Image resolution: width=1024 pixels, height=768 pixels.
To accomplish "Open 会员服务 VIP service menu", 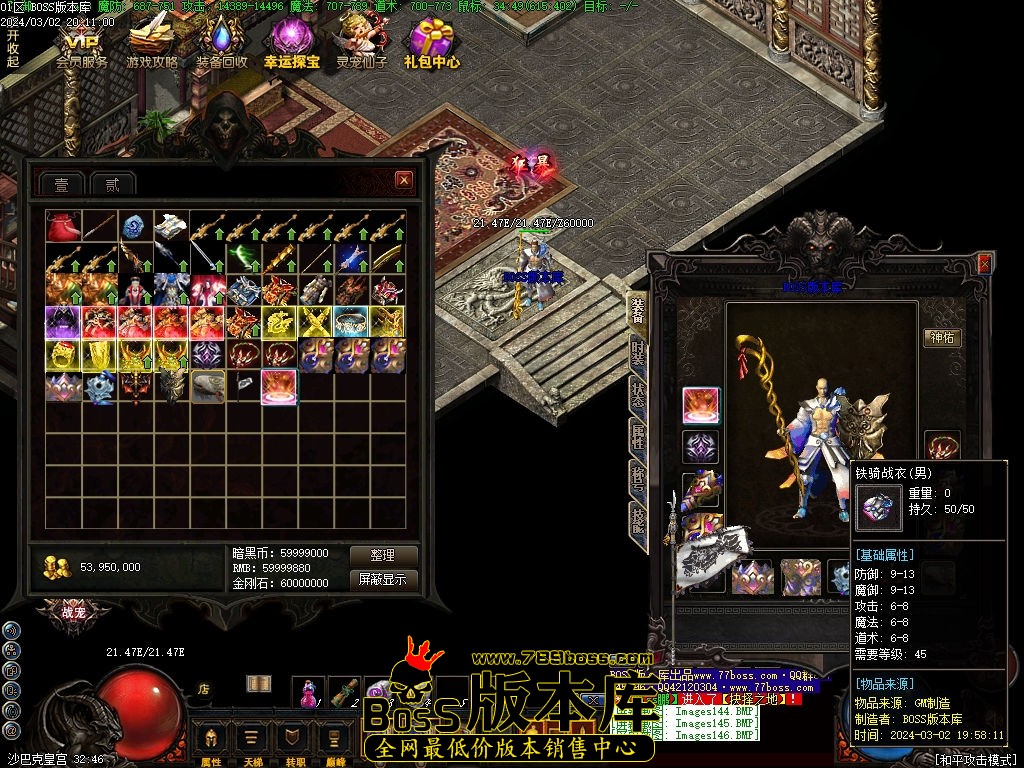I will pyautogui.click(x=81, y=44).
